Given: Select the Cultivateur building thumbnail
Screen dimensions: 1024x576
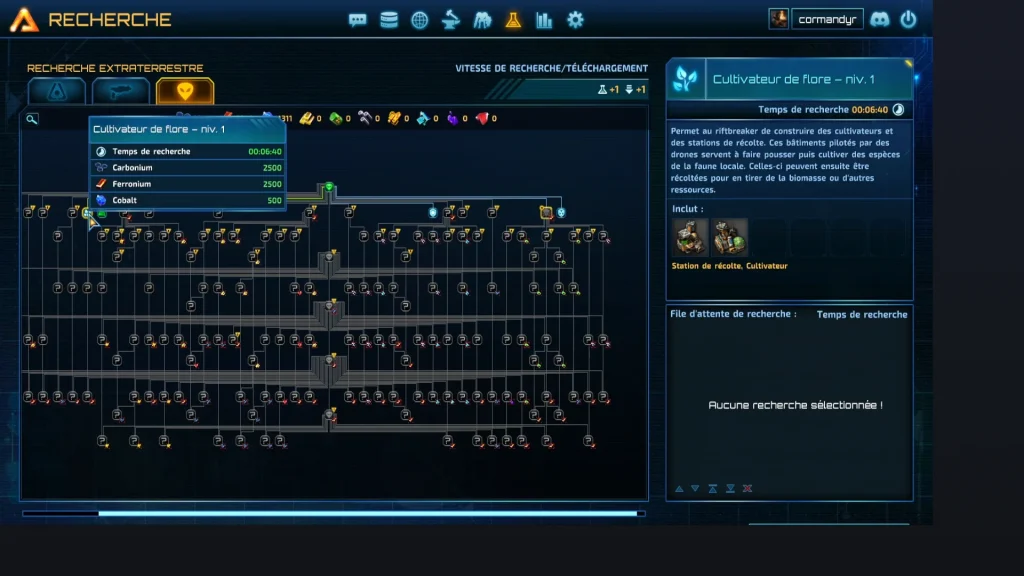Looking at the screenshot, I should pos(729,238).
